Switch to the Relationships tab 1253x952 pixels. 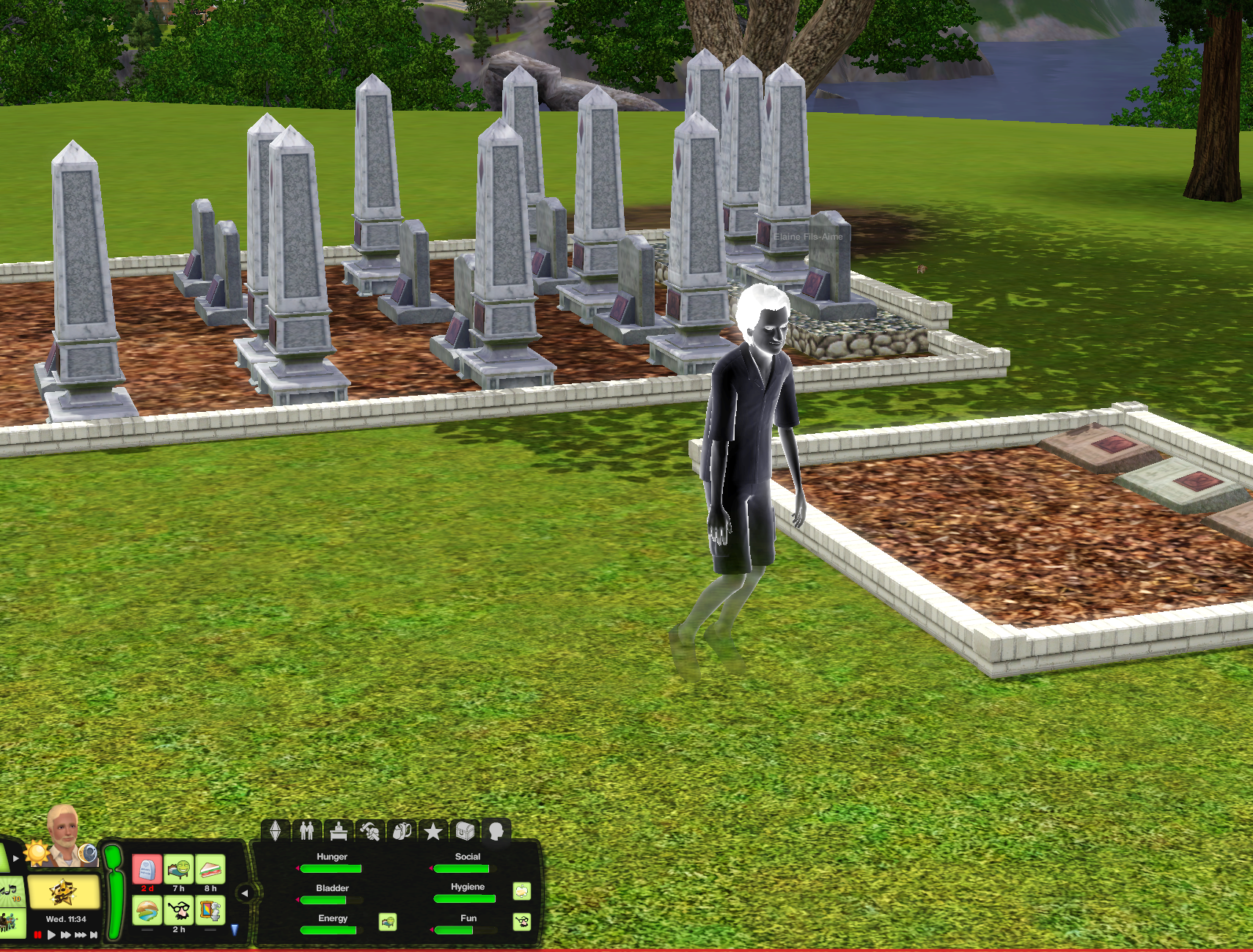(x=307, y=831)
